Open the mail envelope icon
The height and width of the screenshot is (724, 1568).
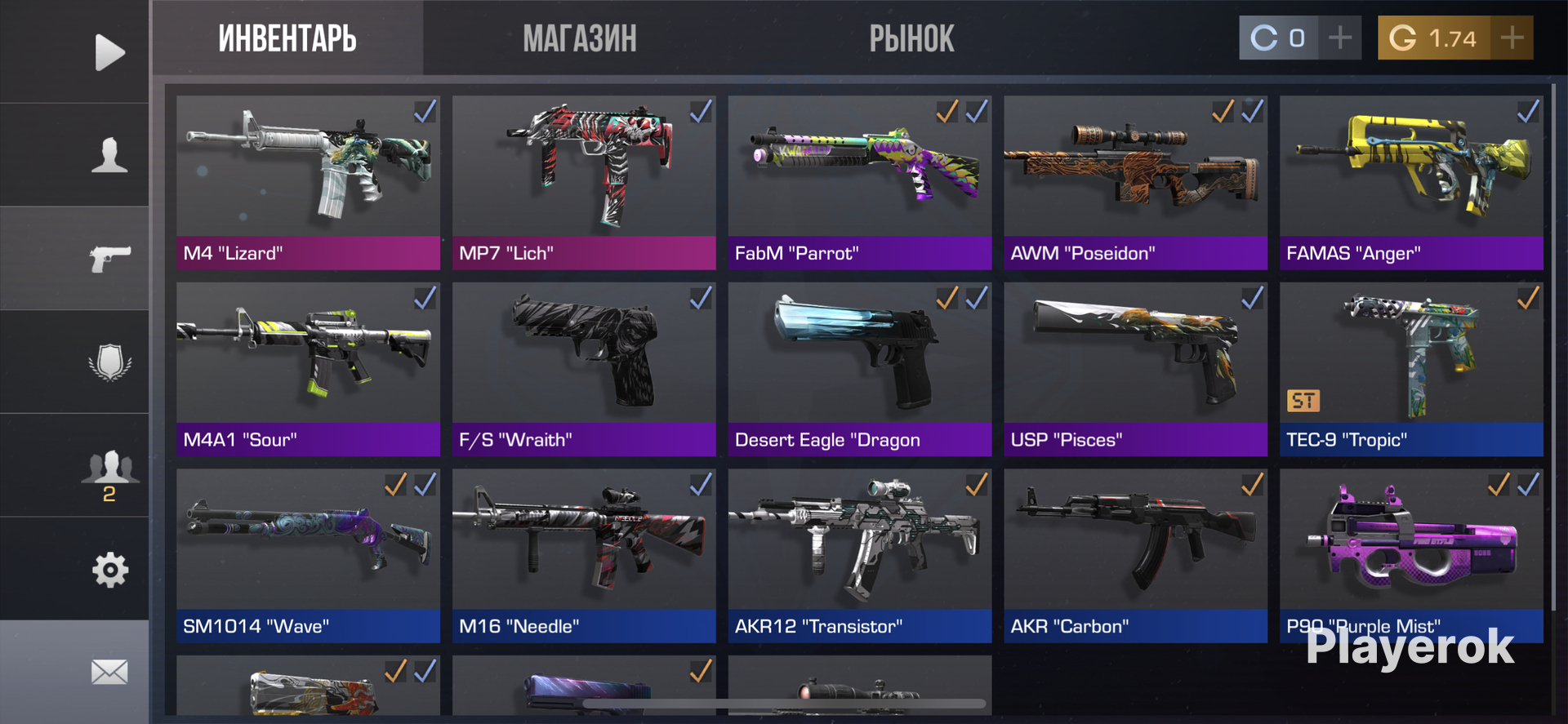coord(109,672)
